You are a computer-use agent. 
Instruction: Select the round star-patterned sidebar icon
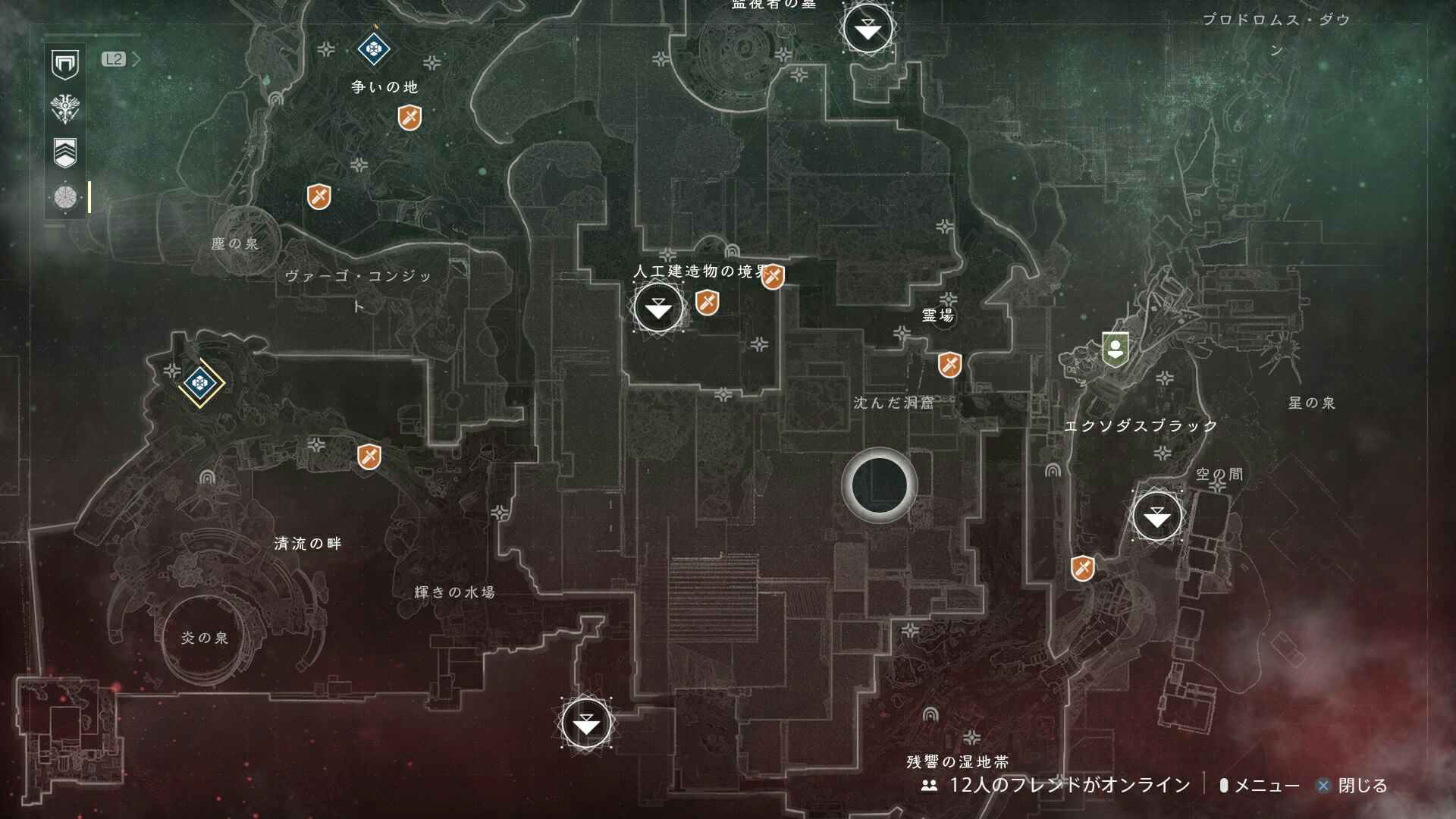[x=65, y=197]
